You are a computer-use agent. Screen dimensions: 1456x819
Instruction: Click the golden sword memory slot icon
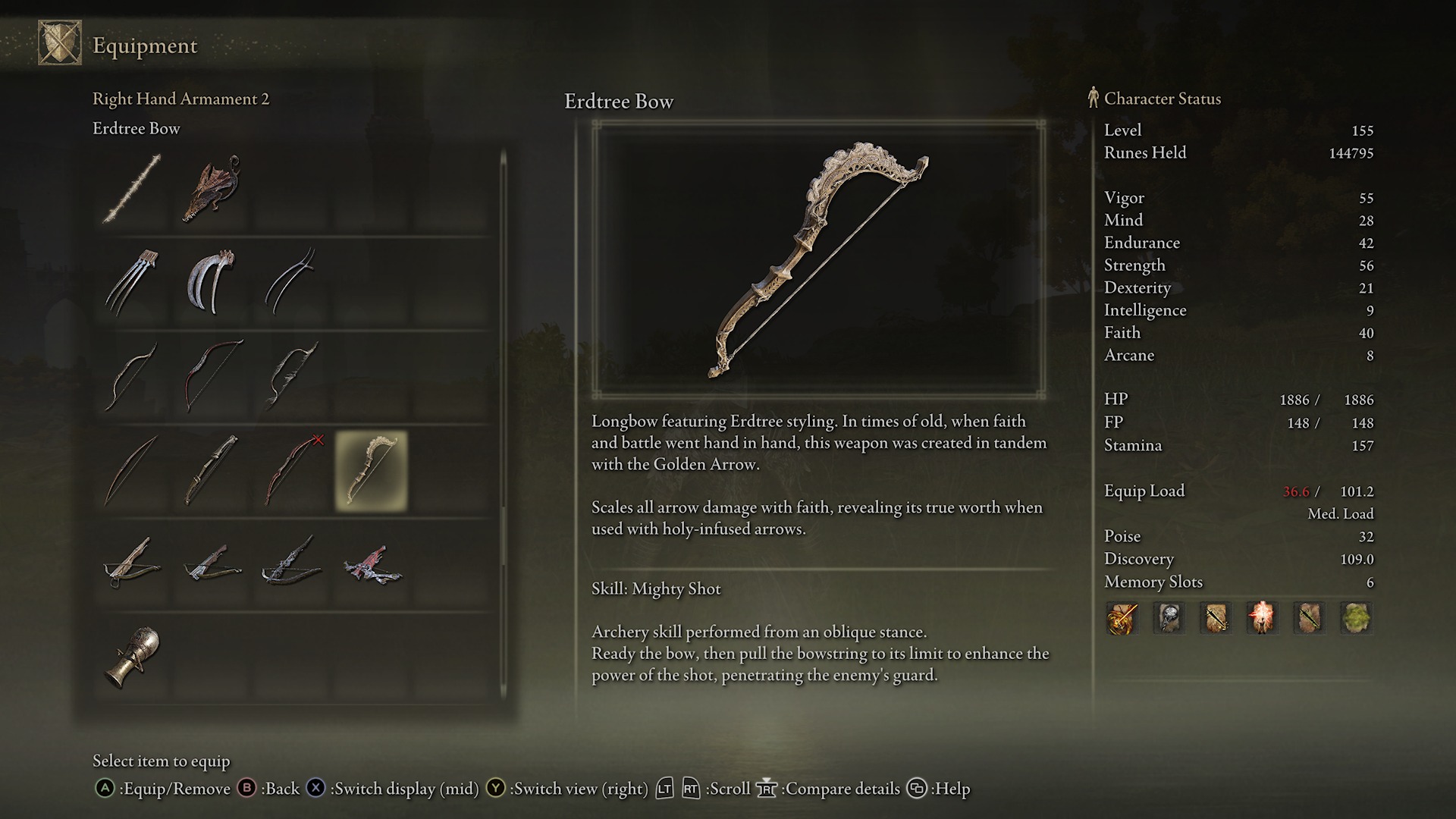coord(1122,618)
